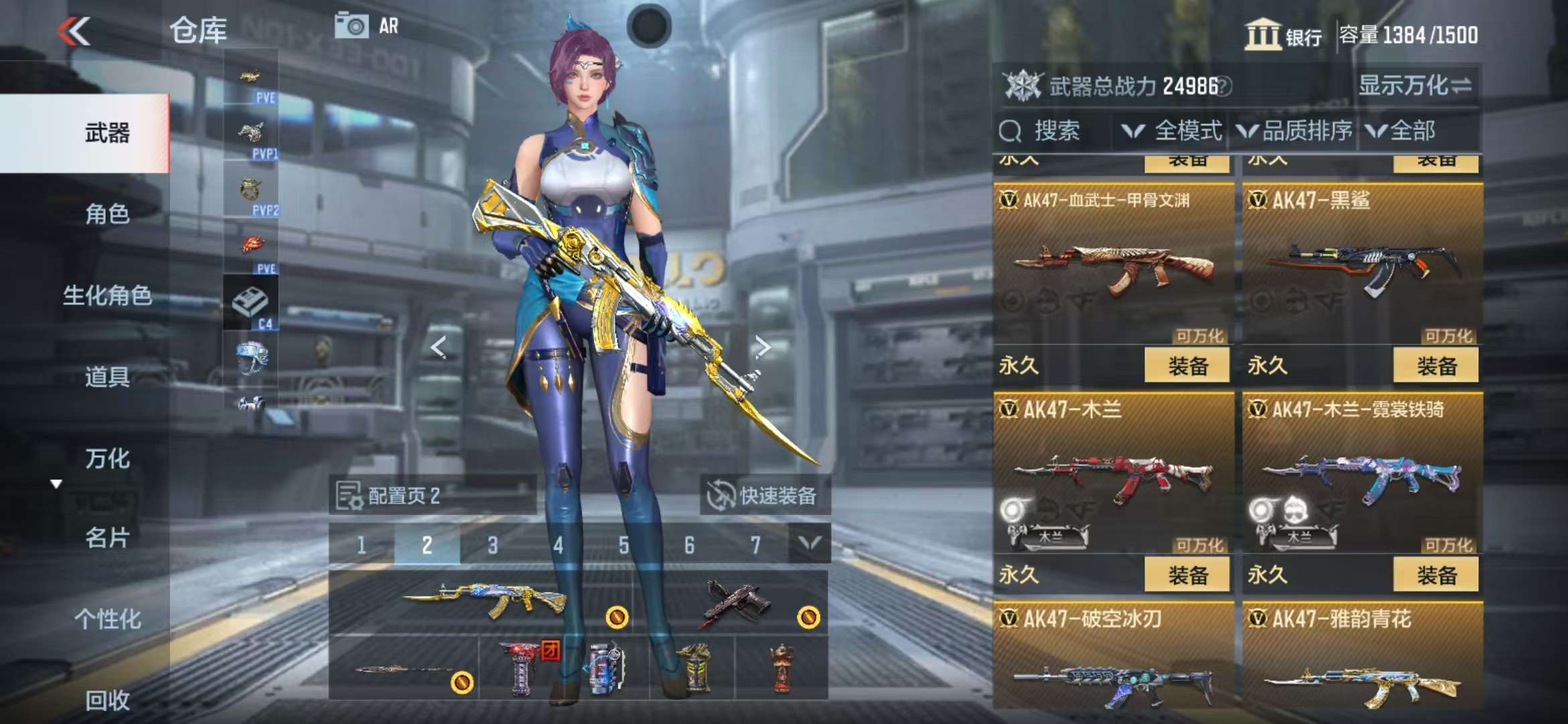Open the 银行 bank
Image resolution: width=1568 pixels, height=724 pixels.
(1283, 35)
